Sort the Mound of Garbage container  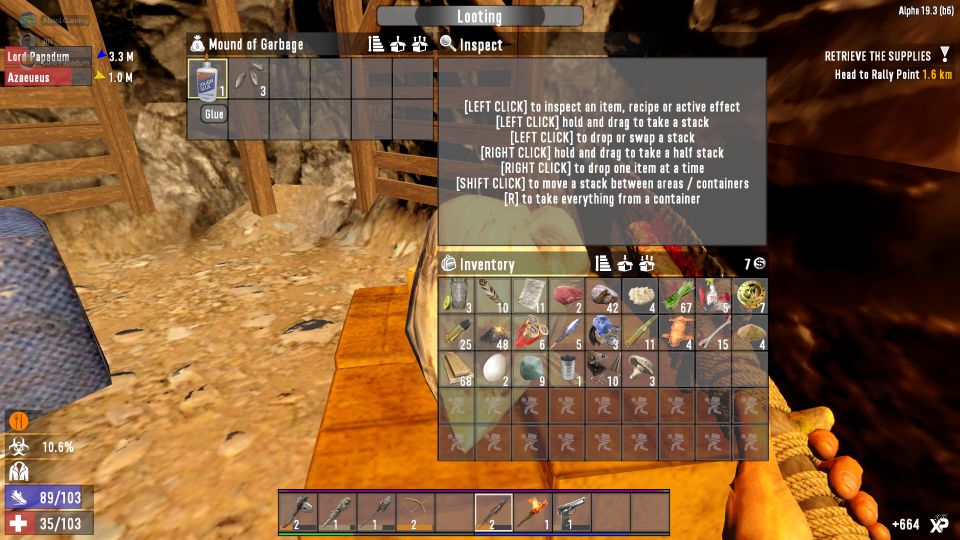tap(376, 44)
